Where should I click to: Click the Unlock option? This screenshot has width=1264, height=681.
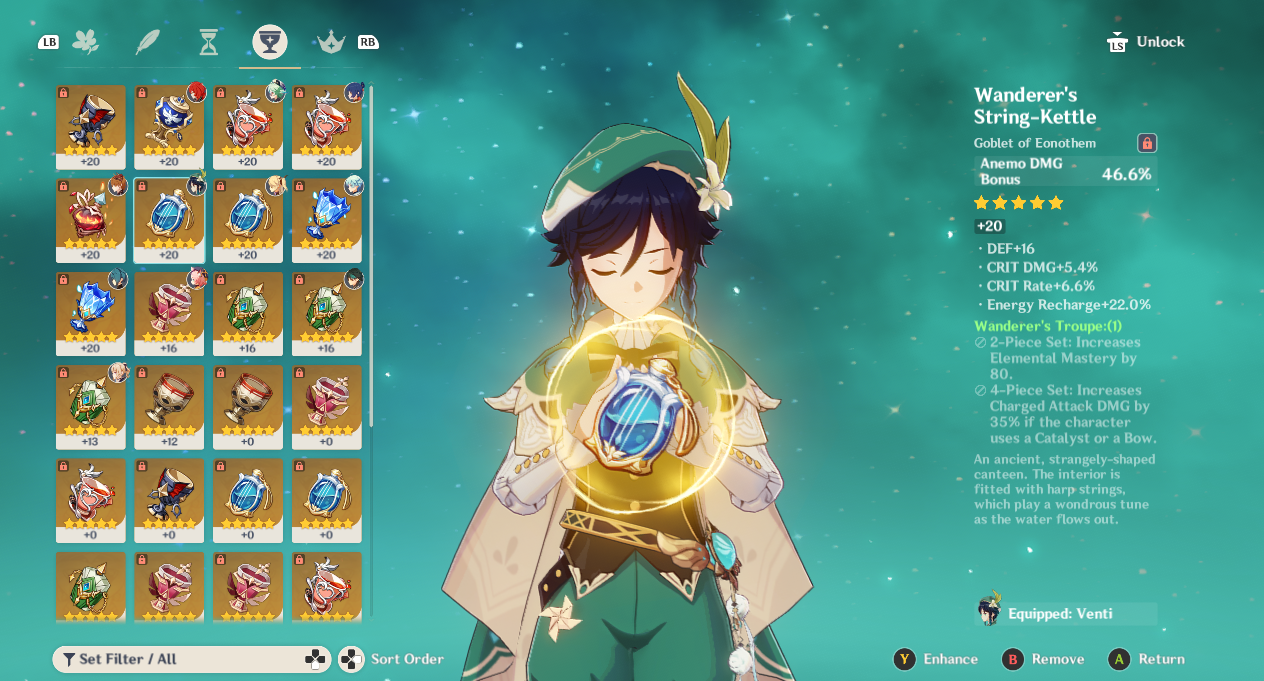pos(1147,42)
